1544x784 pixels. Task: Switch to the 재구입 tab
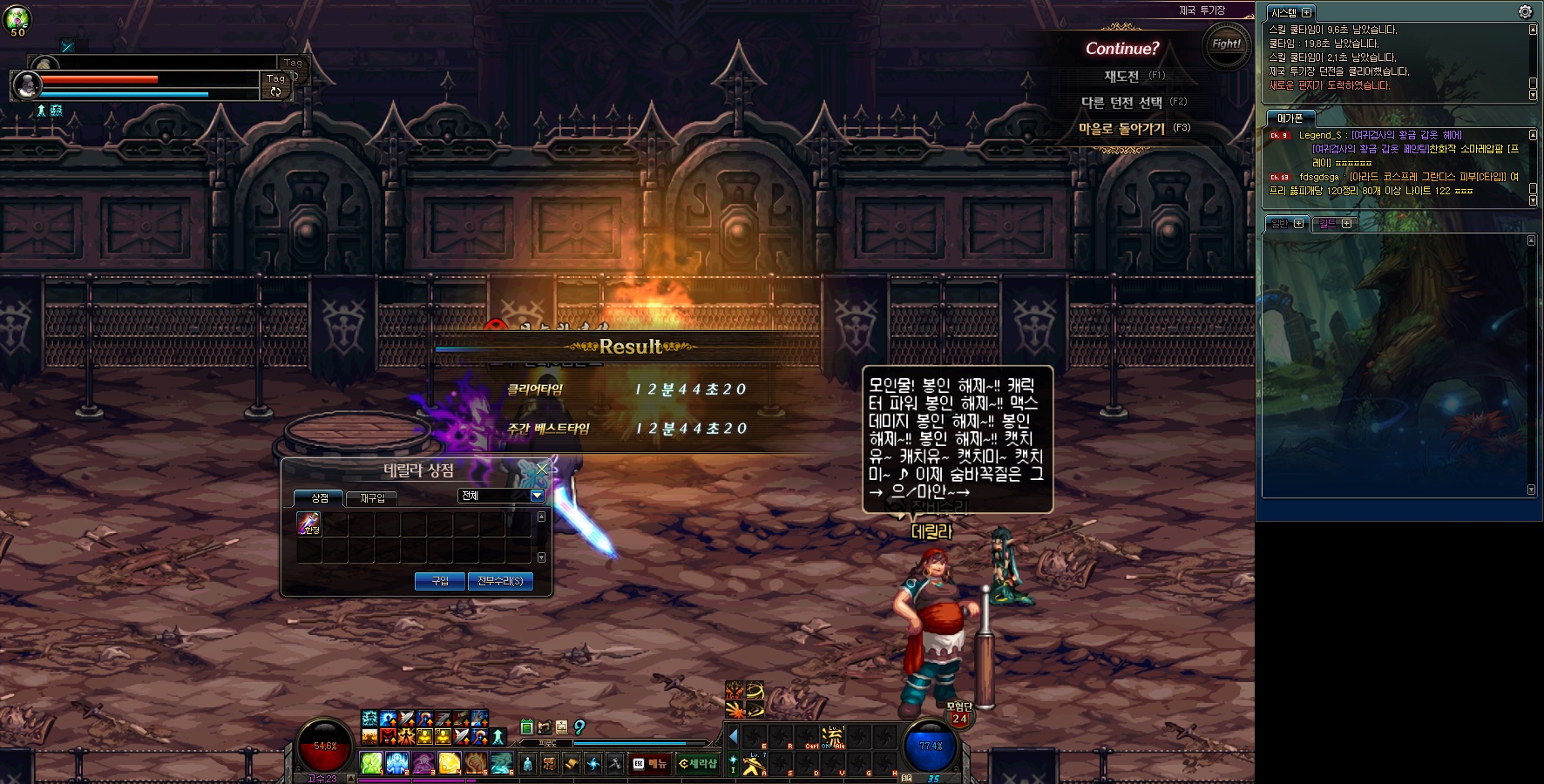point(372,498)
